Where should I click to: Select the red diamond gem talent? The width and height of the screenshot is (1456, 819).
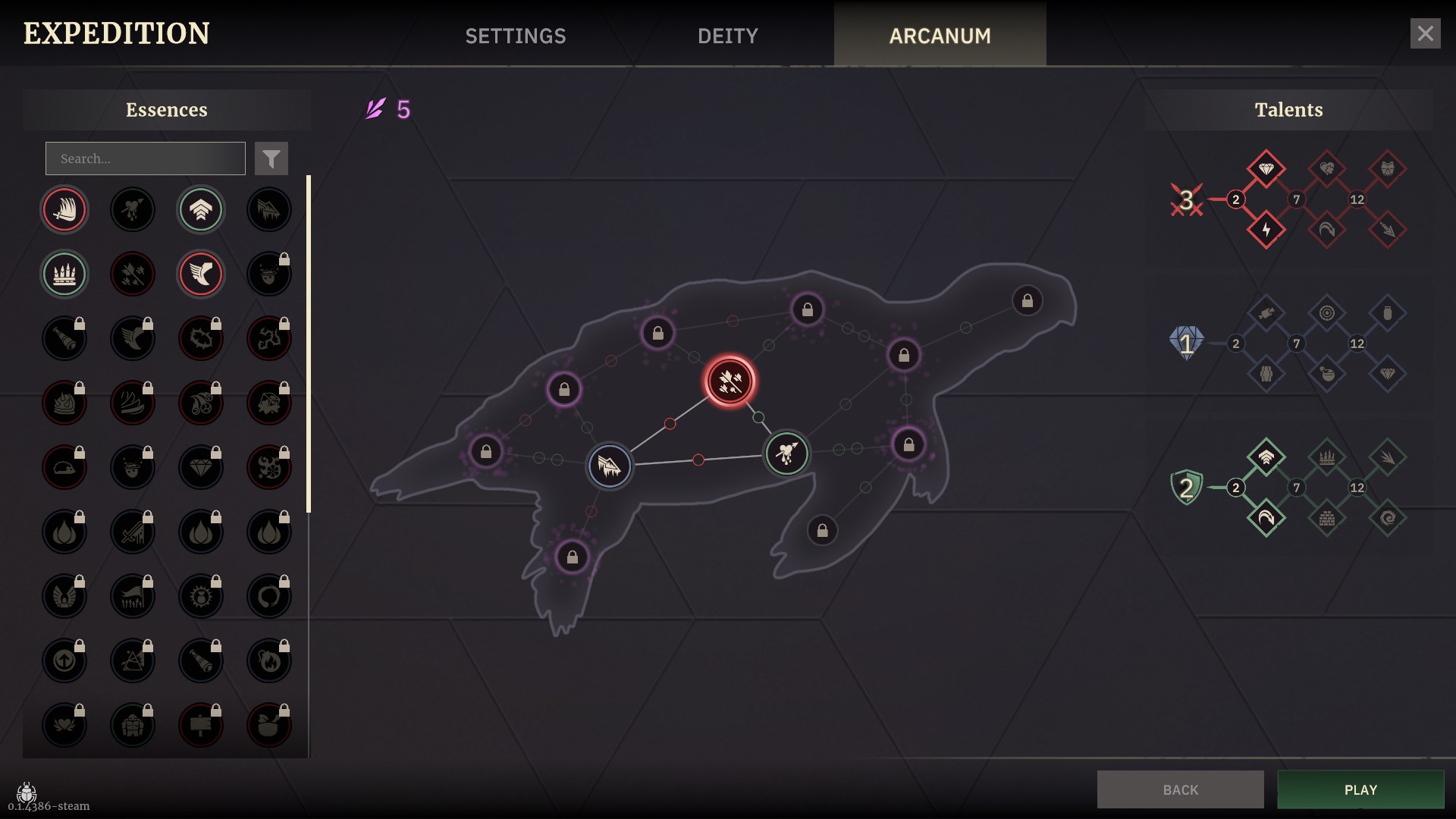coord(1266,168)
